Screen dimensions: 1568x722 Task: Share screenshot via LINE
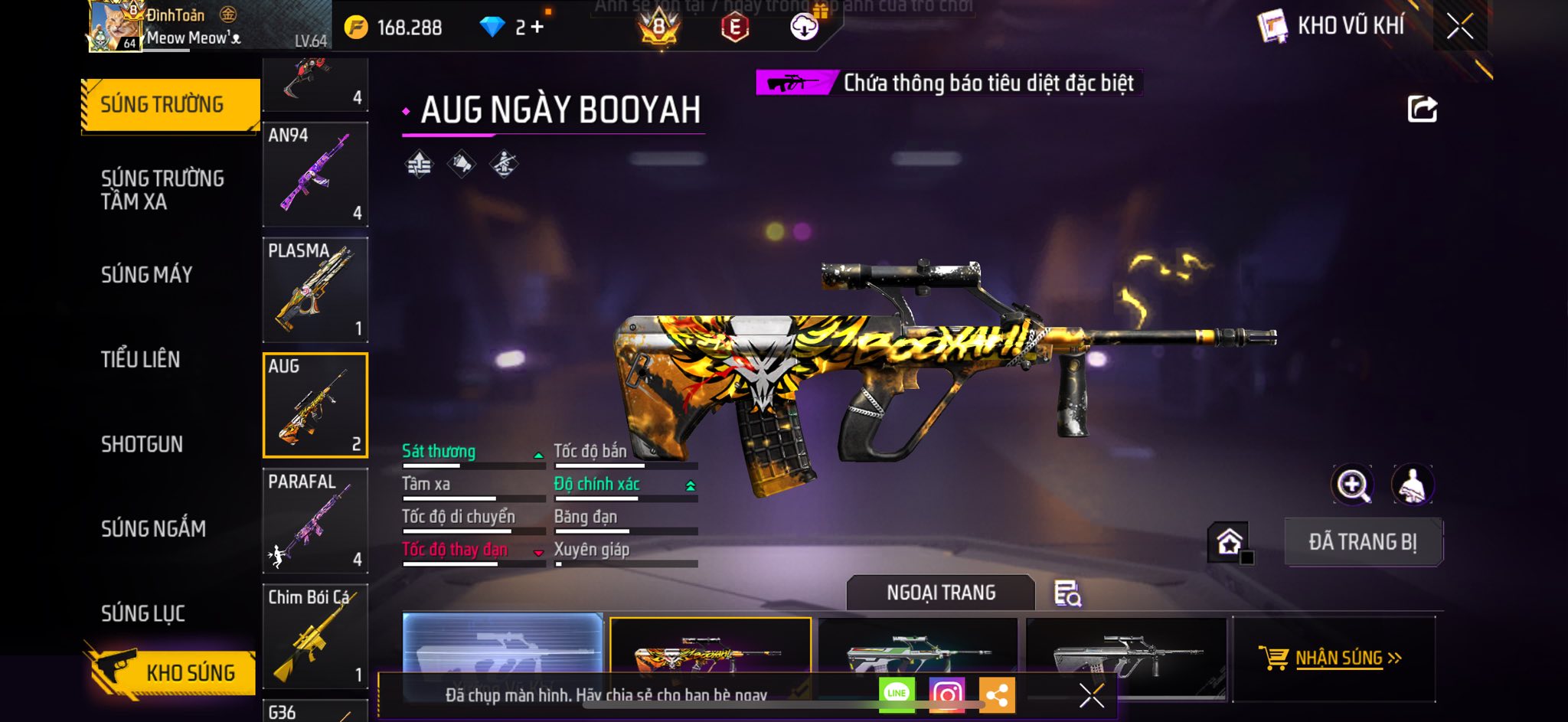point(897,694)
